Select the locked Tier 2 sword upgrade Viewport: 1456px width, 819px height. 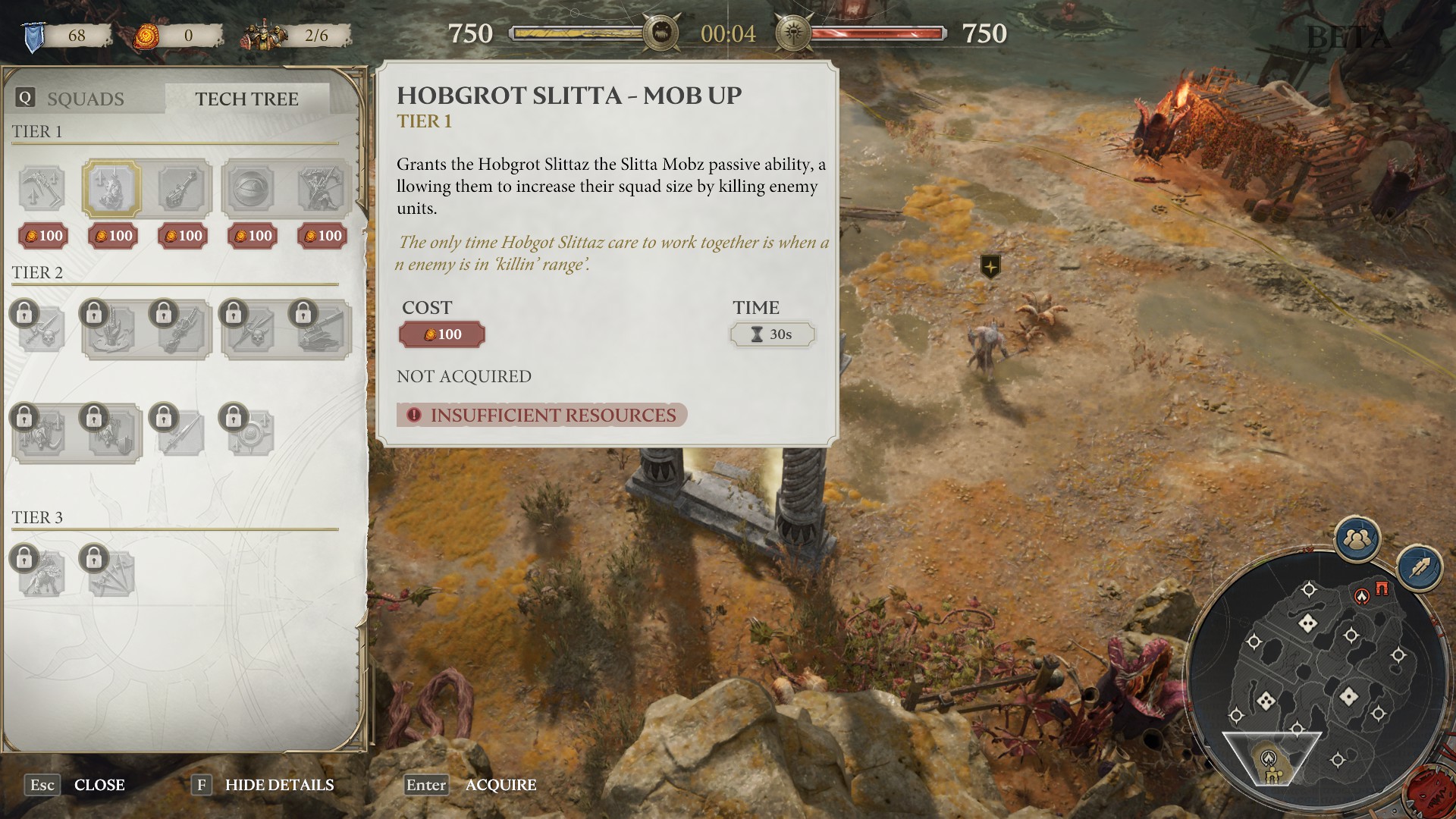(181, 433)
